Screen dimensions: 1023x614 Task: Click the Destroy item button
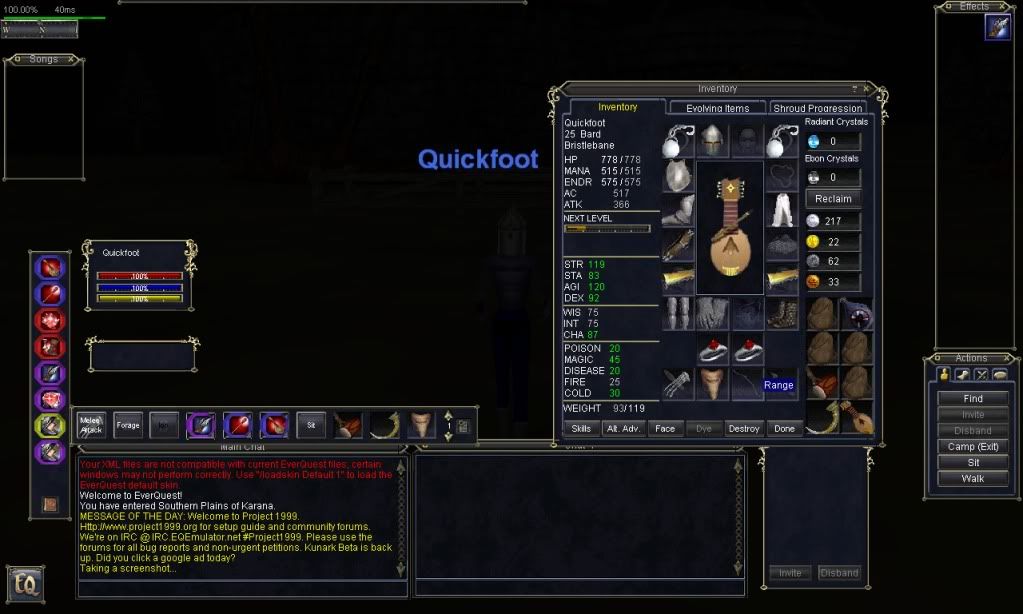click(x=744, y=428)
